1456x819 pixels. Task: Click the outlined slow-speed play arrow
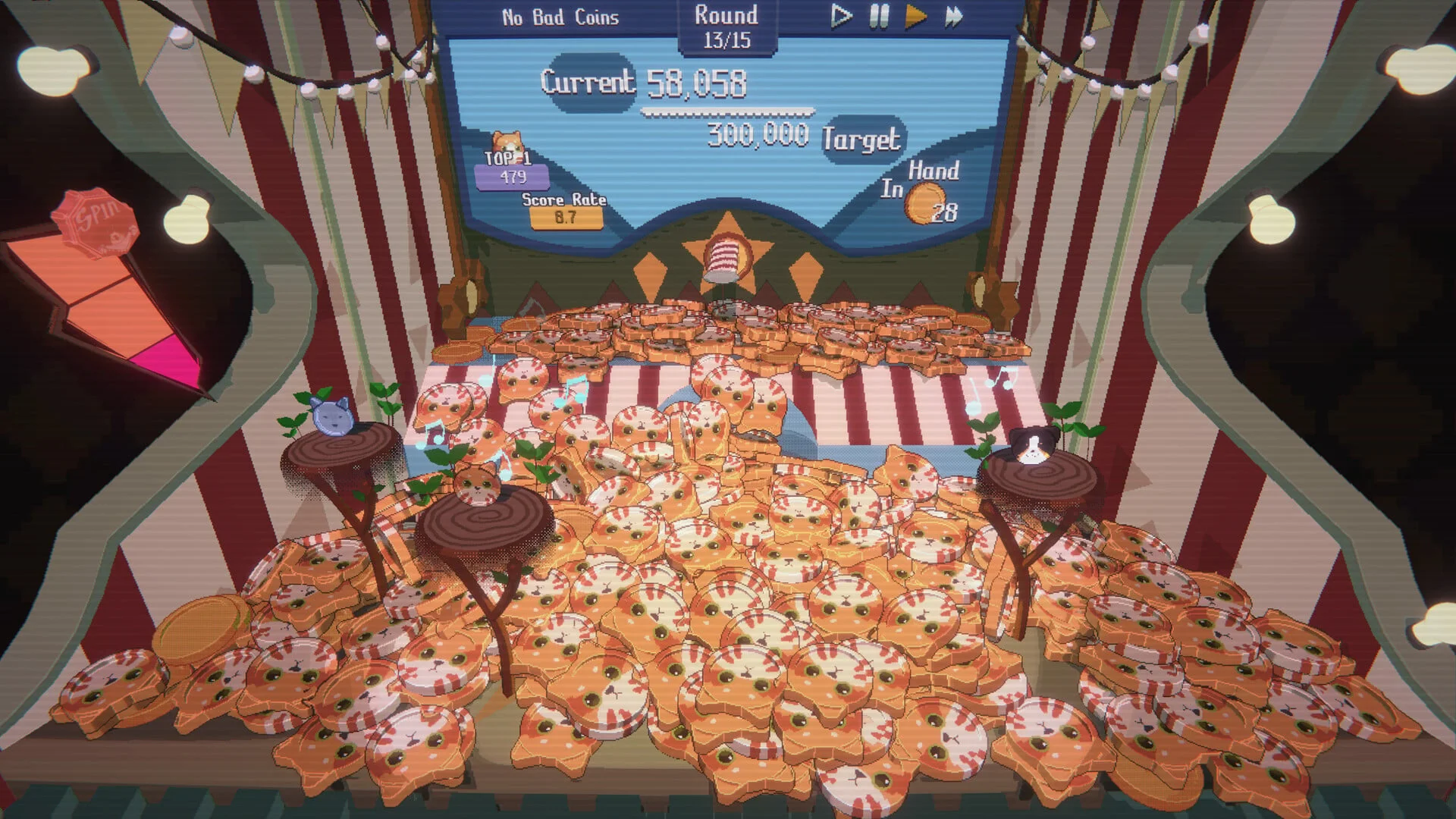(x=840, y=16)
